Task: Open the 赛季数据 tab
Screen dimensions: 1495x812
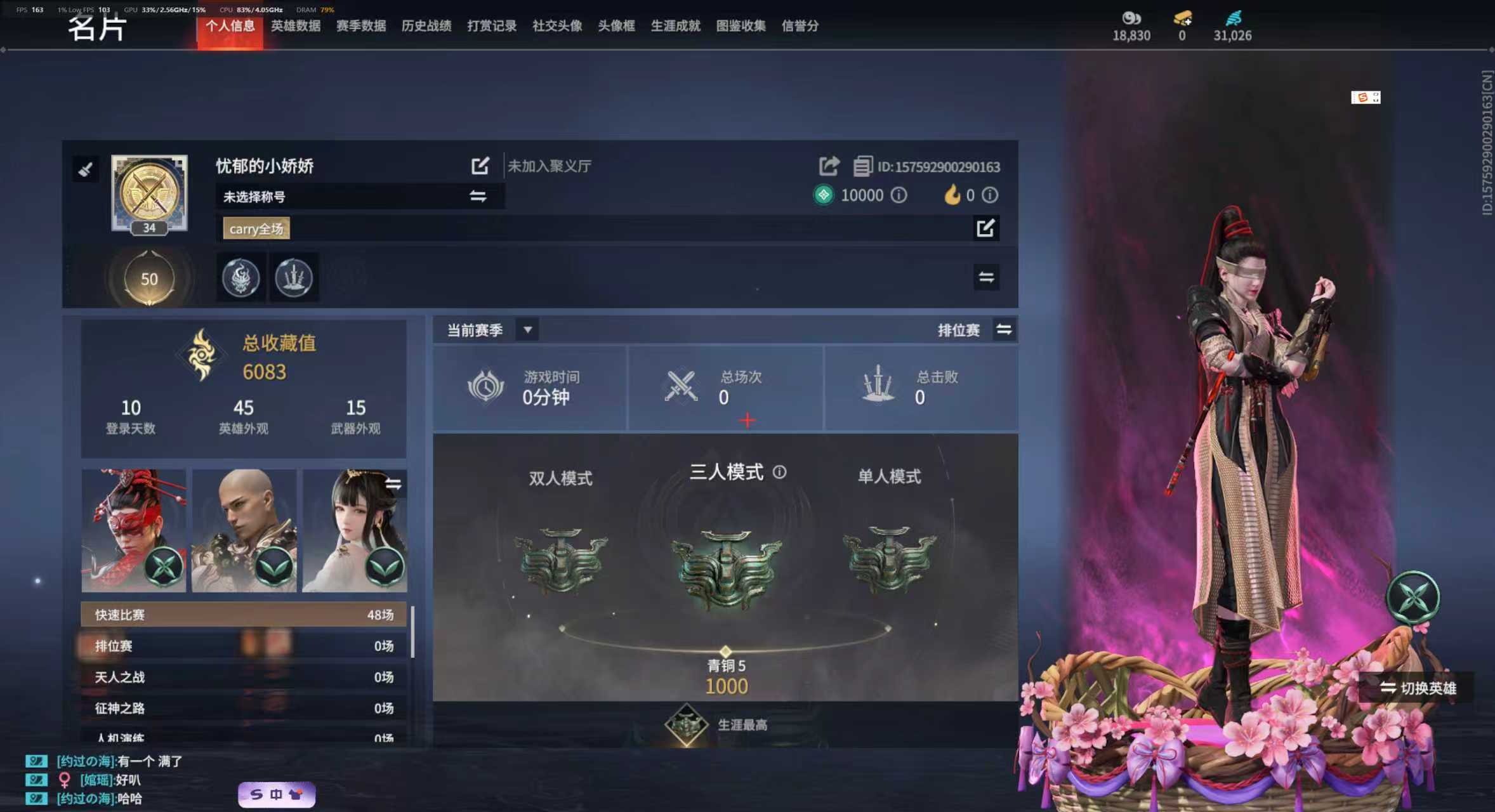Action: click(360, 26)
